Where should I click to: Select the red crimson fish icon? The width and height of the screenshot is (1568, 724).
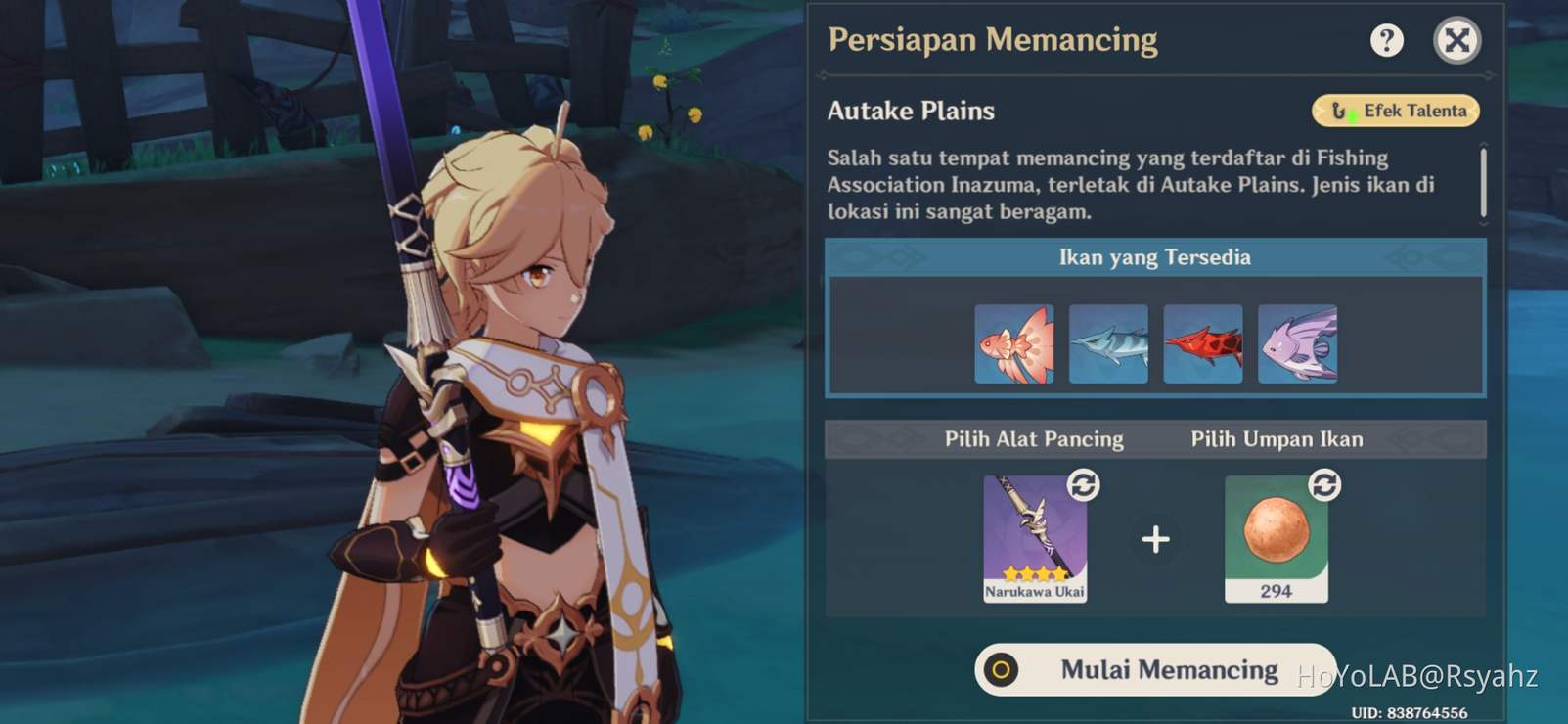click(1203, 343)
